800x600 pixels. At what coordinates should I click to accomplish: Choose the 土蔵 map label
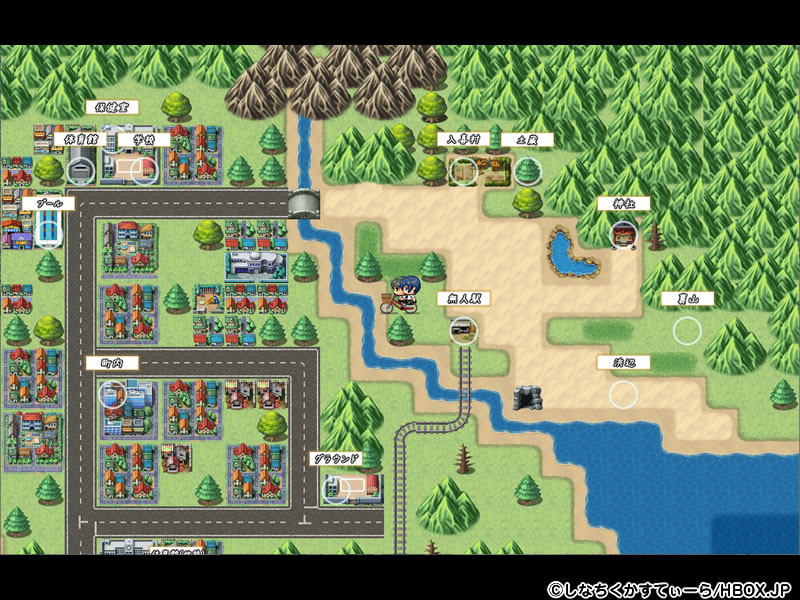[527, 140]
